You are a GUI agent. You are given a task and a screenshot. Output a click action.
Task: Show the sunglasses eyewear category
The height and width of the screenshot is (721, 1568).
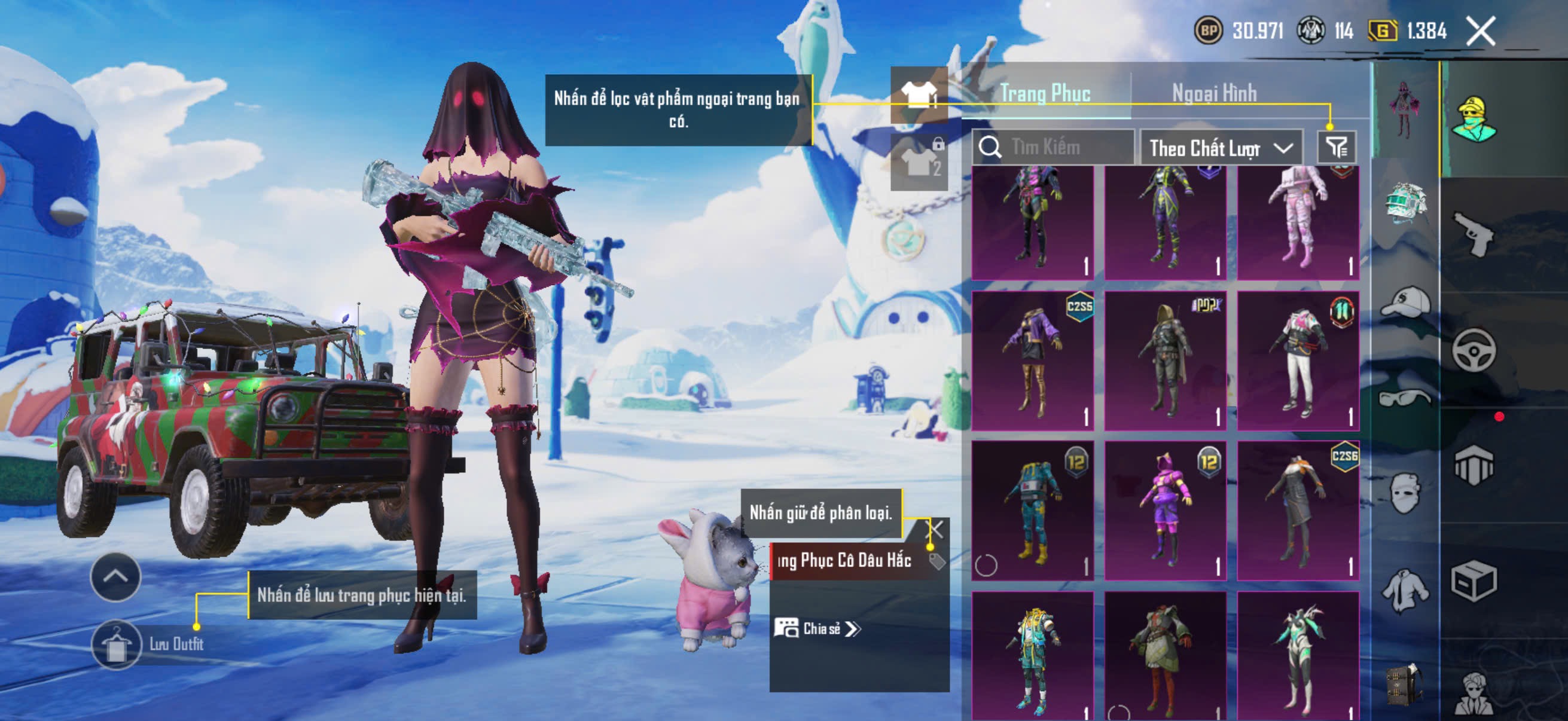[x=1405, y=399]
